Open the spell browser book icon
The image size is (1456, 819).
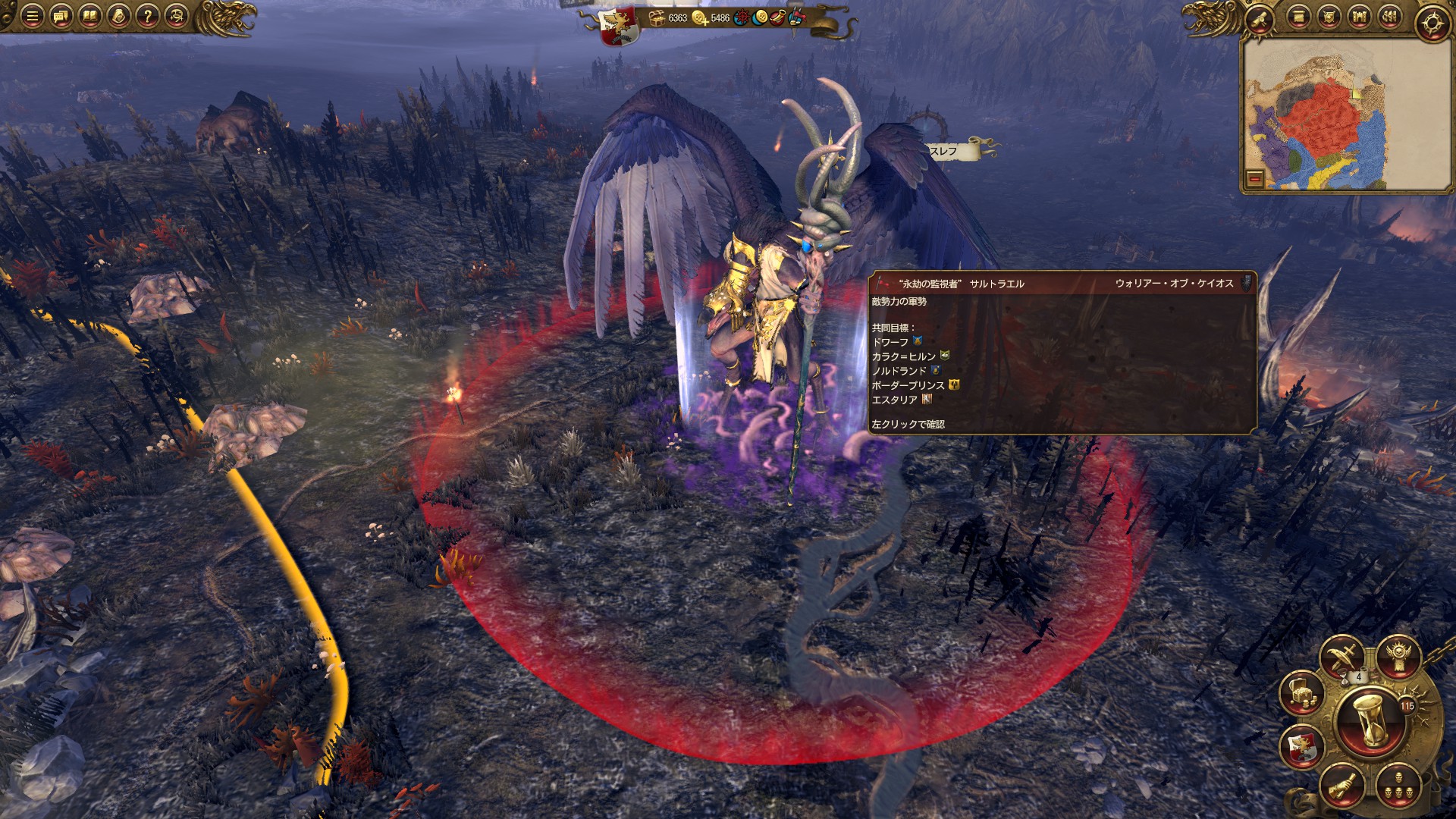(89, 16)
